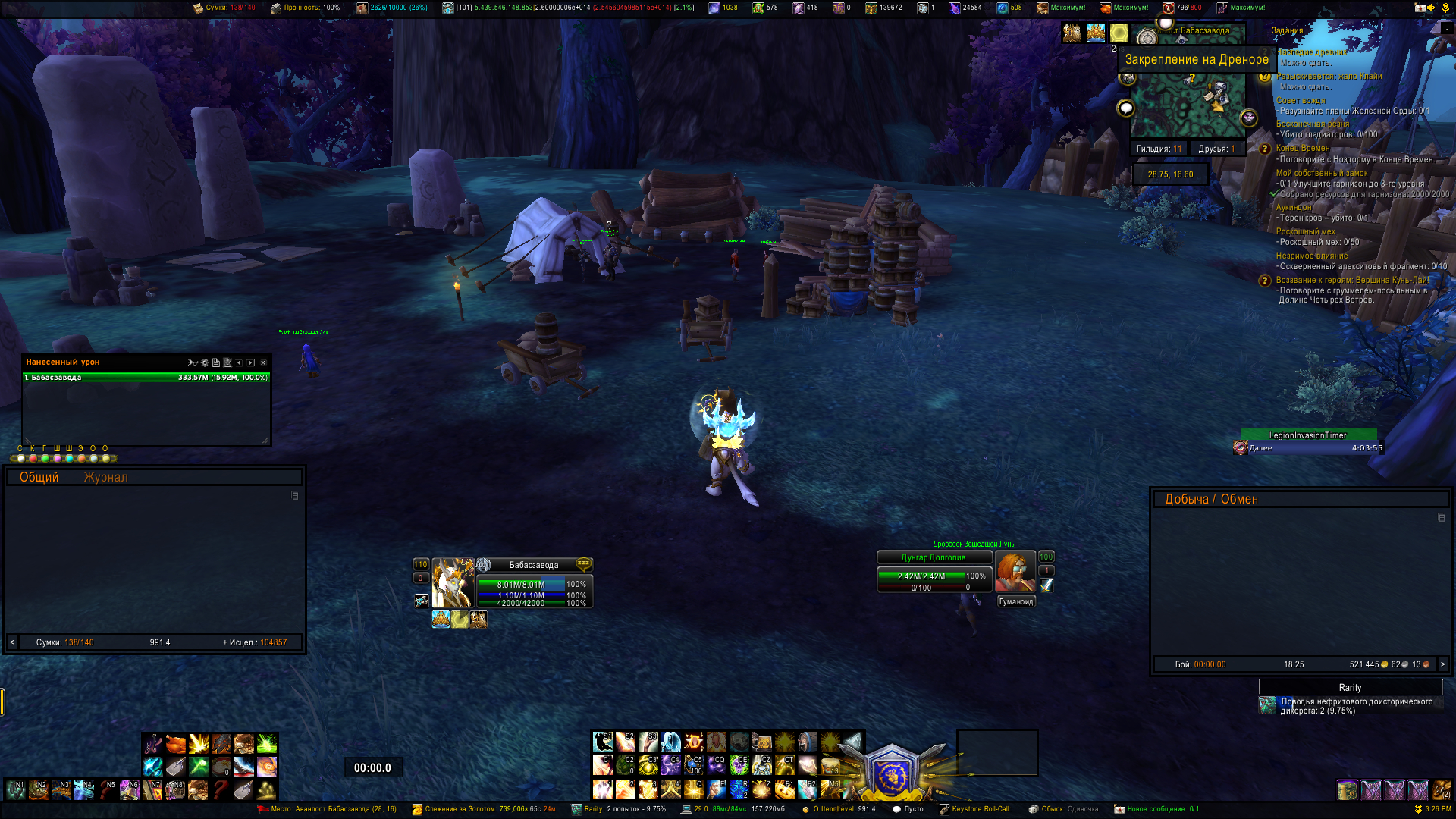
Task: Open the Rarity tracker bar
Action: coord(1350,687)
